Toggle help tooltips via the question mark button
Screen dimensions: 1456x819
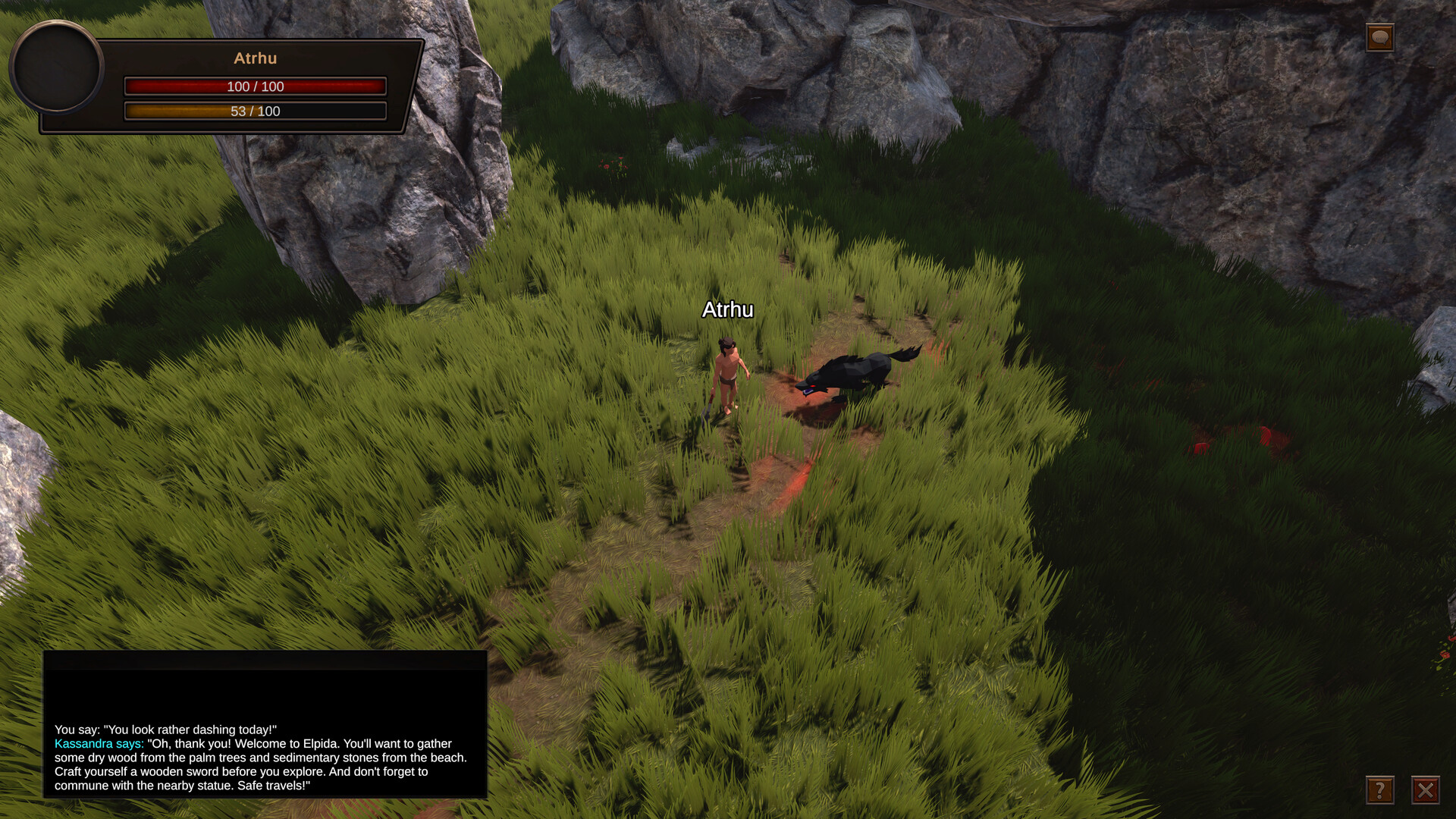coord(1380,791)
